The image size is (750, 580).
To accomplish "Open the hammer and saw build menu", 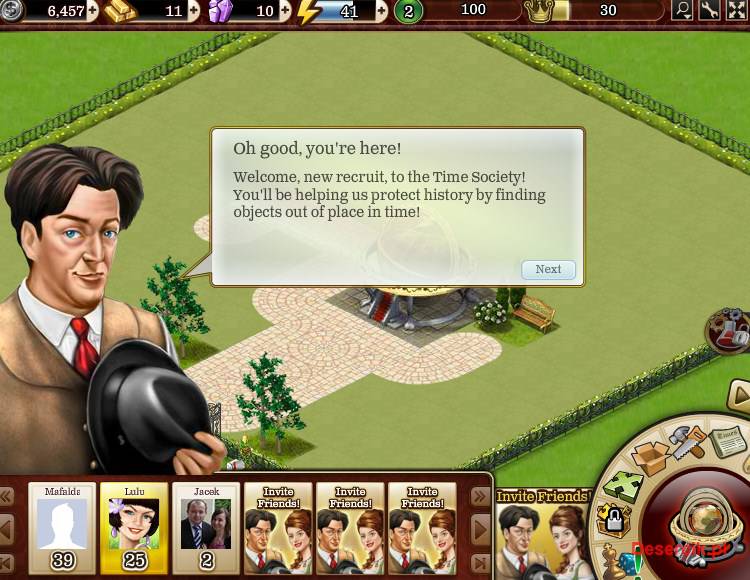I will tap(687, 440).
